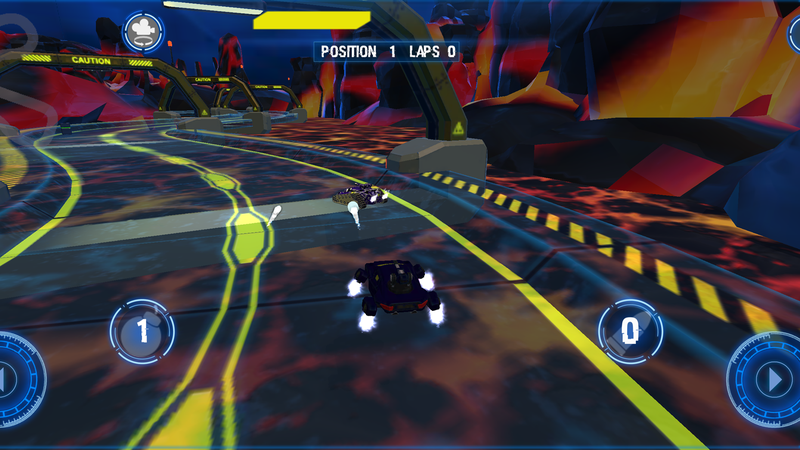Toggle the camera view icon
Screen dimensions: 800x450
point(144,30)
